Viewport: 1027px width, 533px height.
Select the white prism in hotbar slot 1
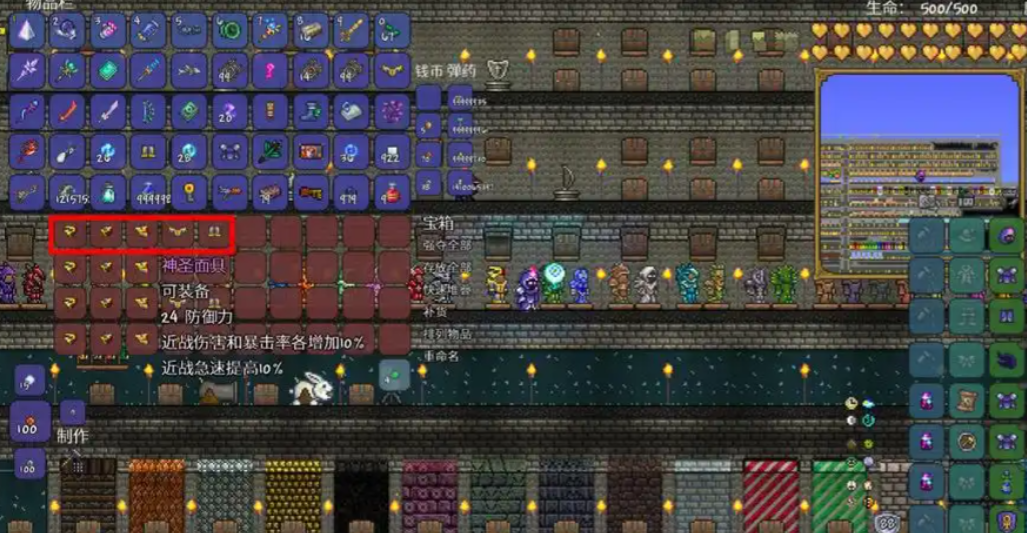click(26, 31)
